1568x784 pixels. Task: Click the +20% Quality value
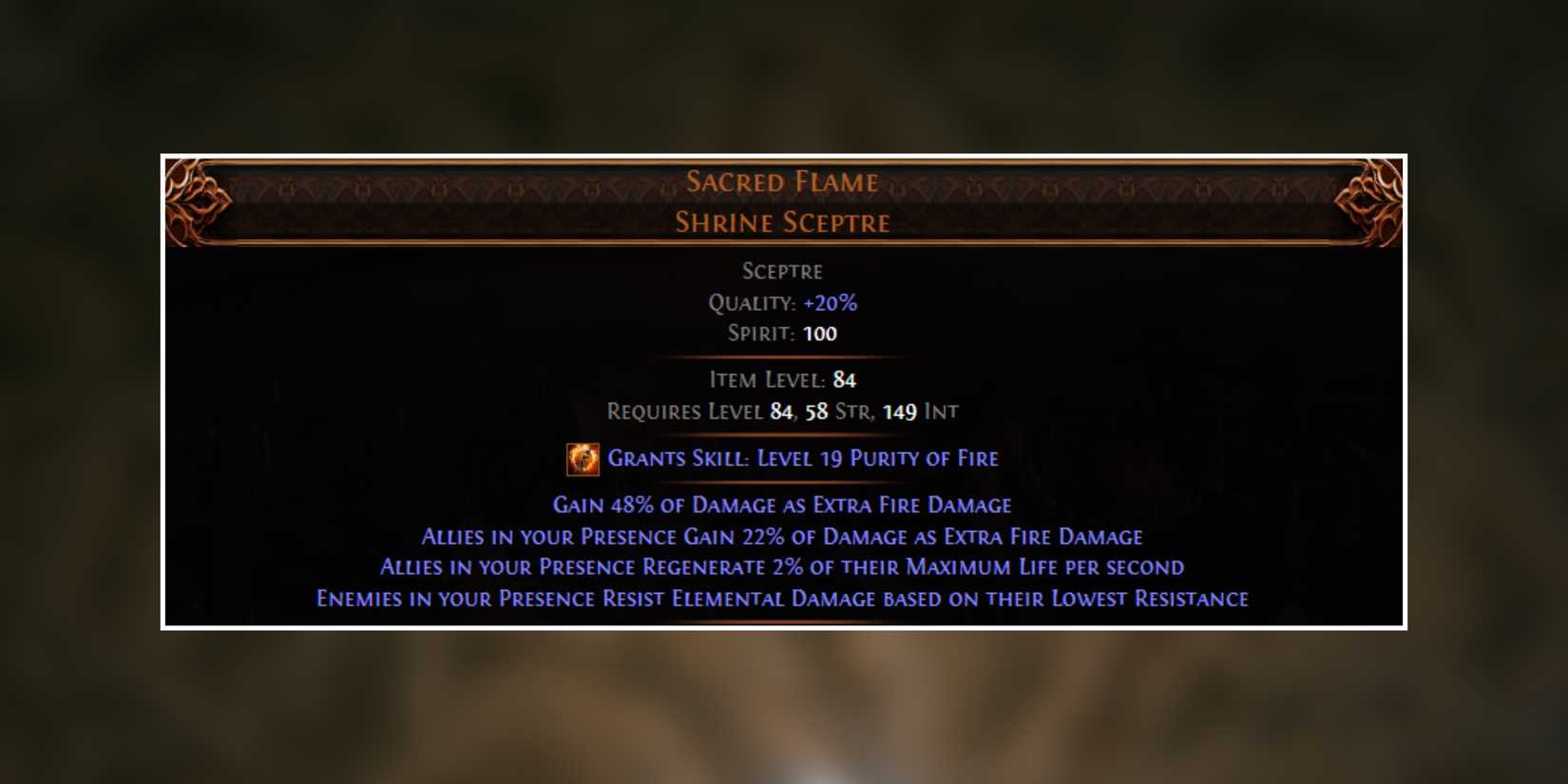coord(829,302)
